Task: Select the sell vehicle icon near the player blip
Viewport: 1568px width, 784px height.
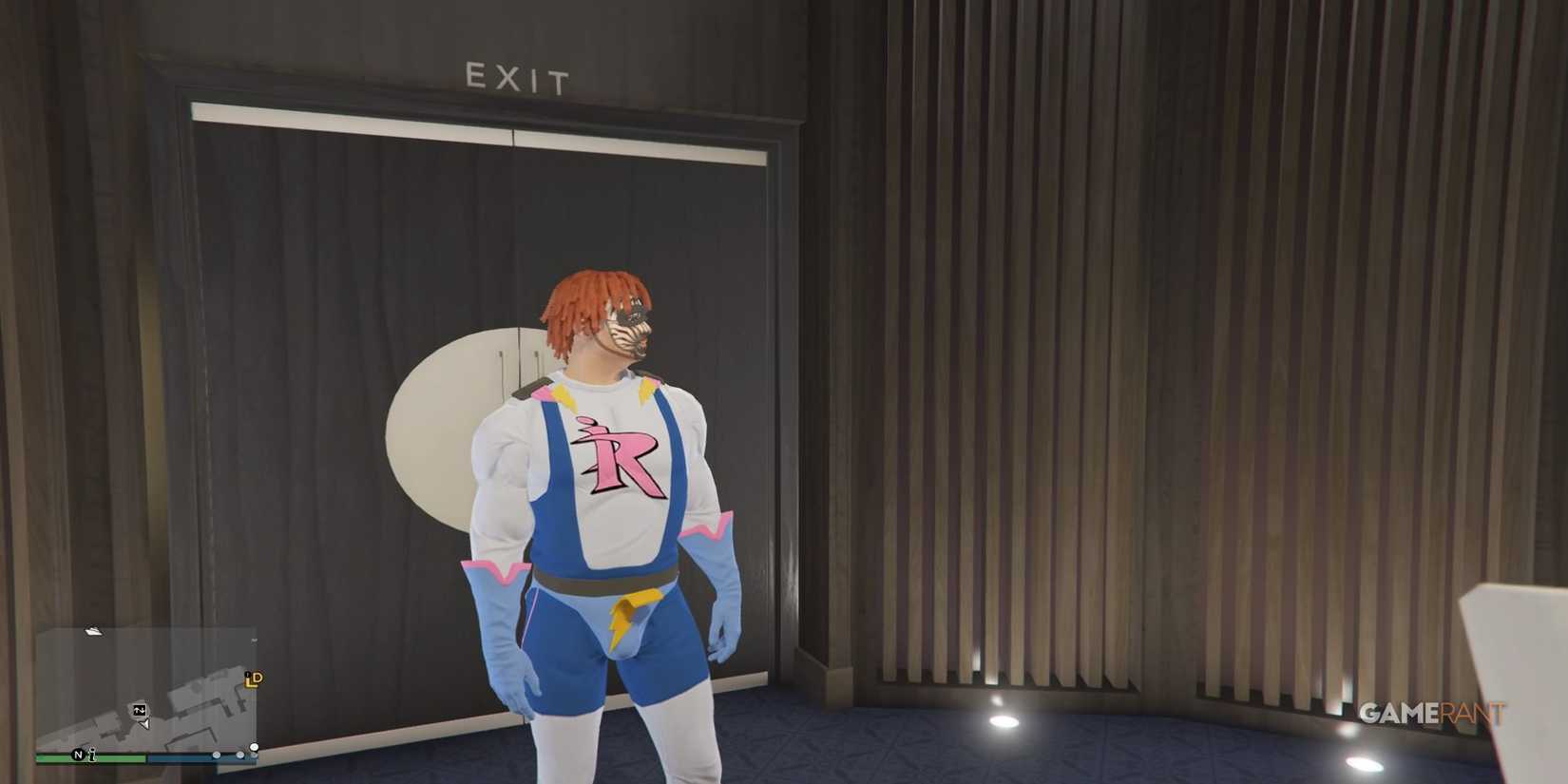Action: [x=140, y=710]
